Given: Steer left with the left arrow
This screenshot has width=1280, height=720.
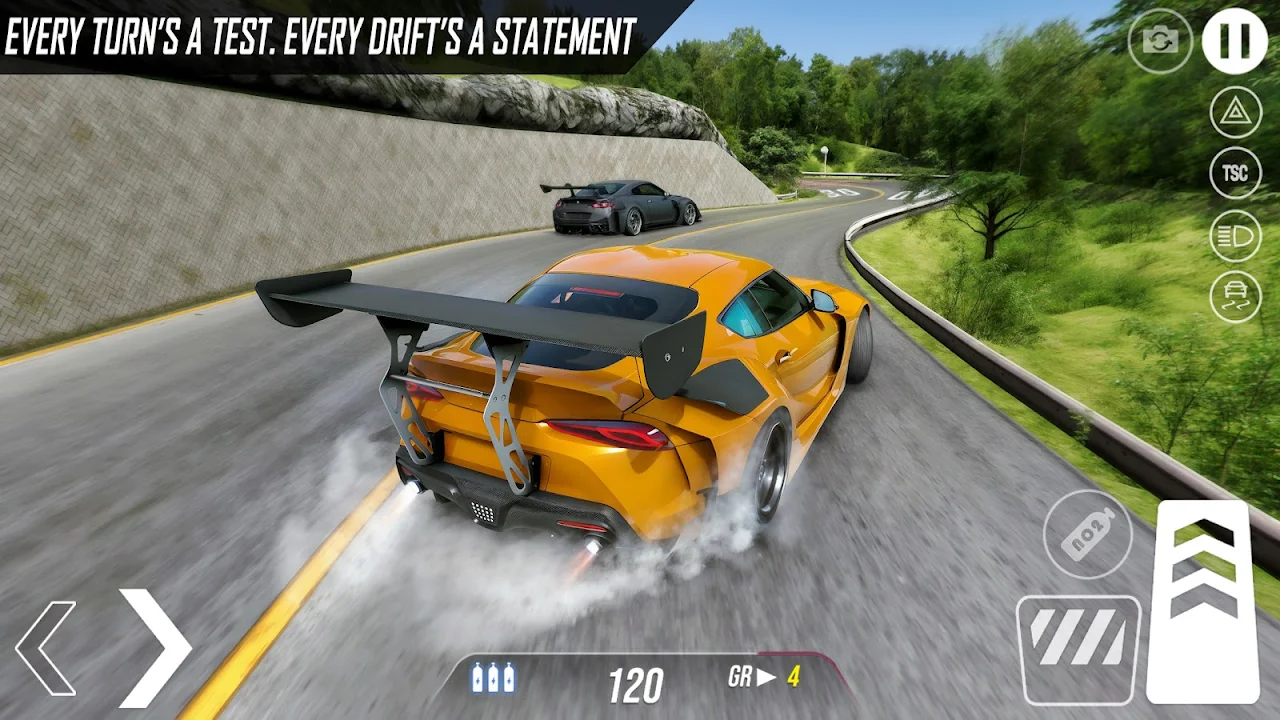Looking at the screenshot, I should click(46, 648).
